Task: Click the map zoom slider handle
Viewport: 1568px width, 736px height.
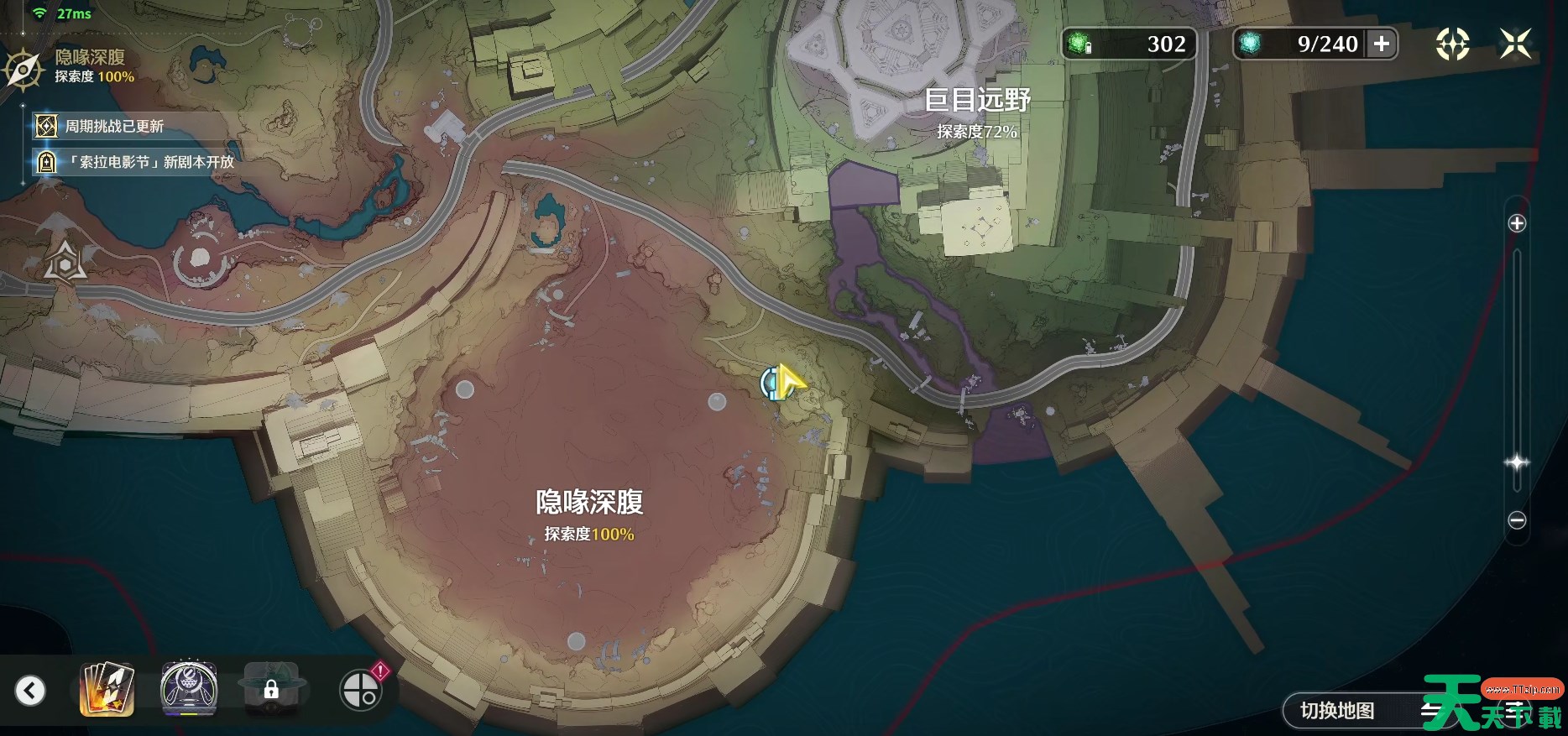Action: (1517, 462)
